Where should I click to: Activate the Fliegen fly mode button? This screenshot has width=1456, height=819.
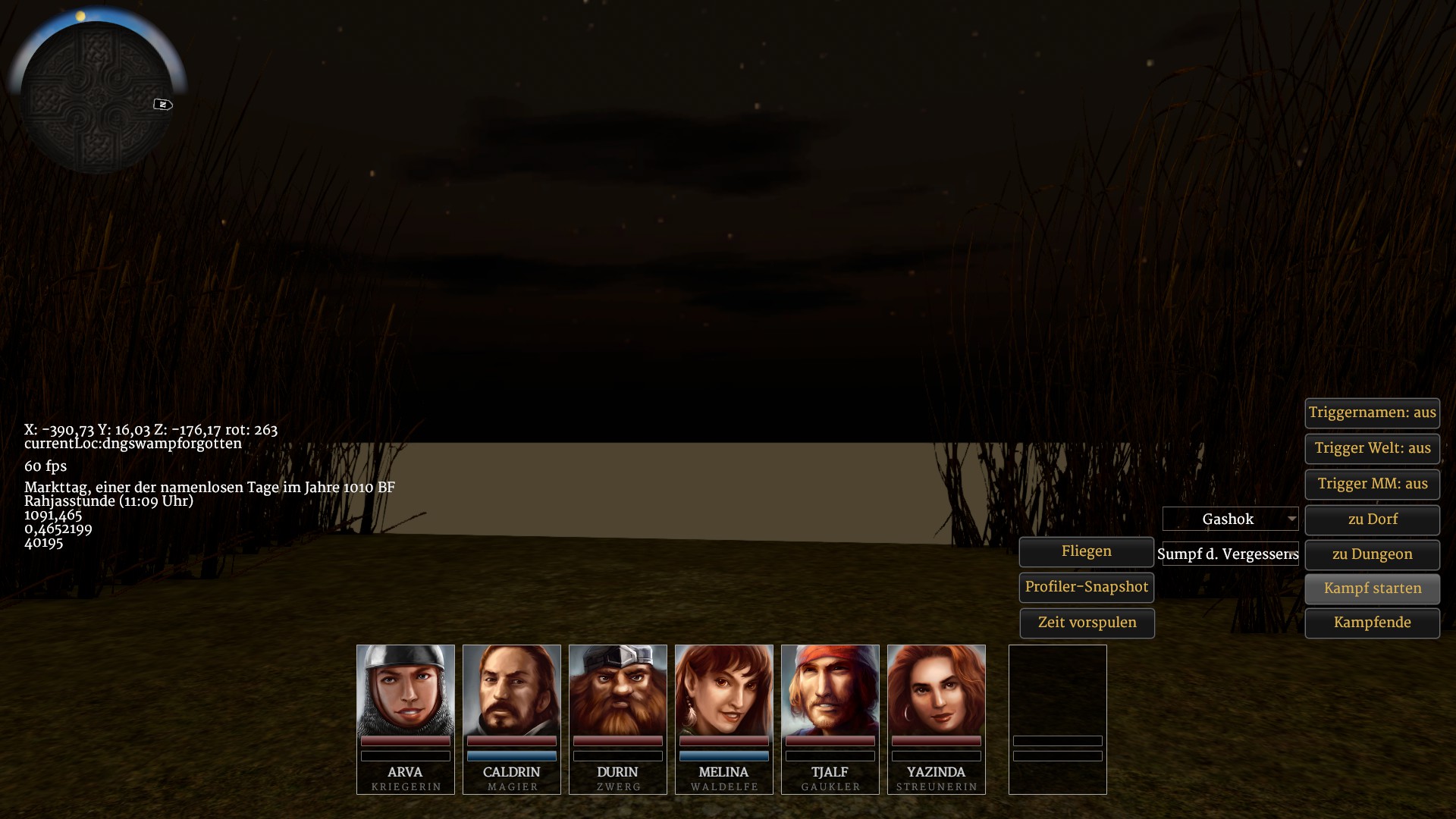pos(1086,551)
